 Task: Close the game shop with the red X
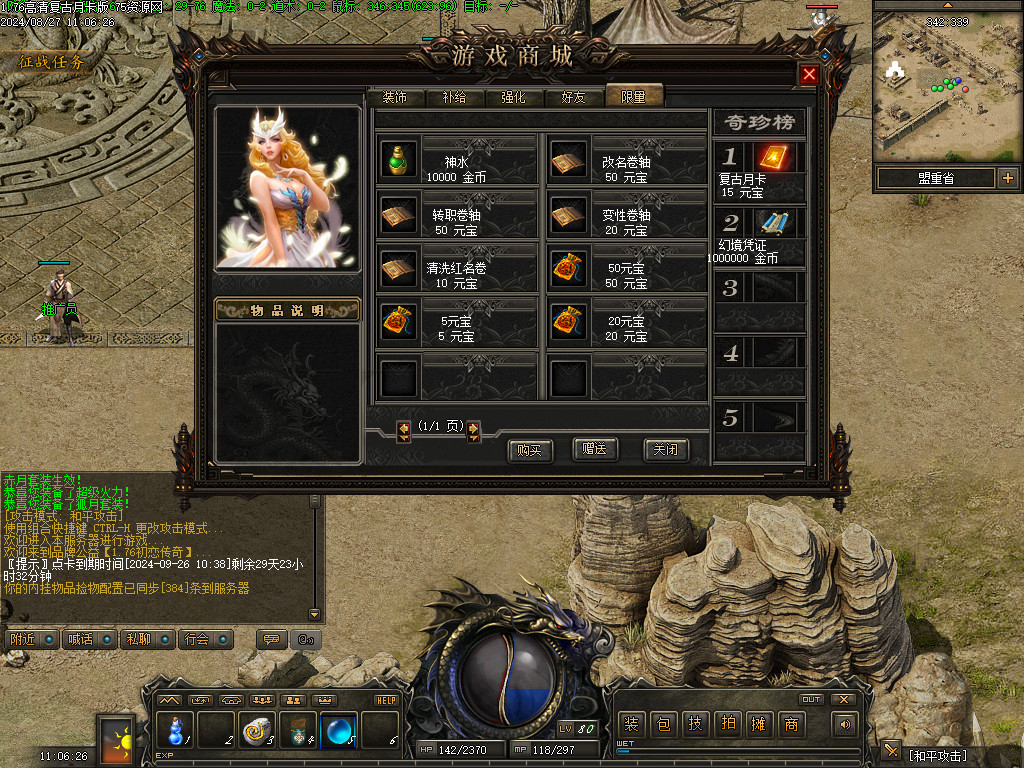point(809,74)
